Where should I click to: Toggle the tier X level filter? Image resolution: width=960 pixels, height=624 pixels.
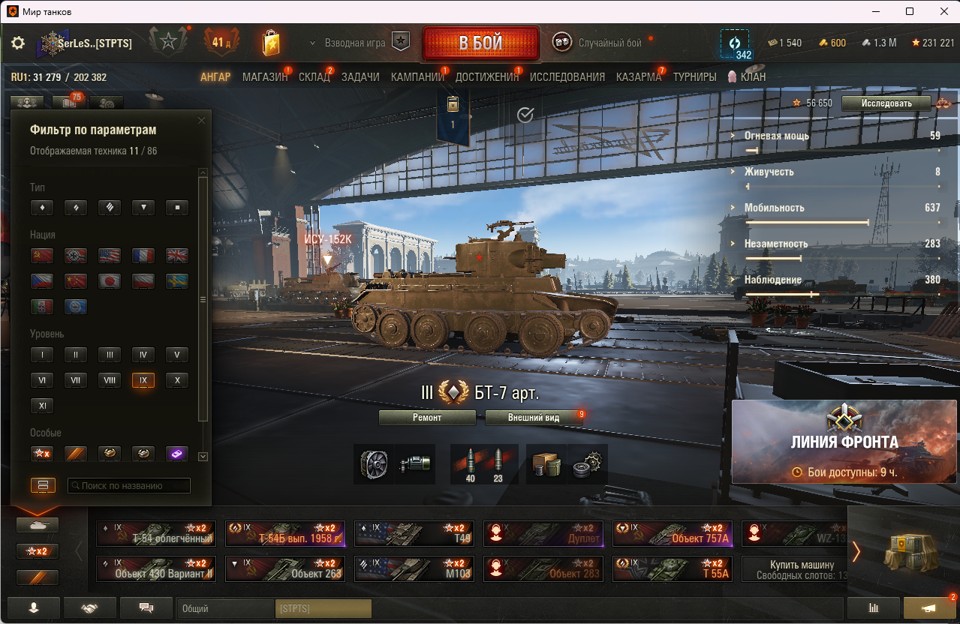pos(176,380)
